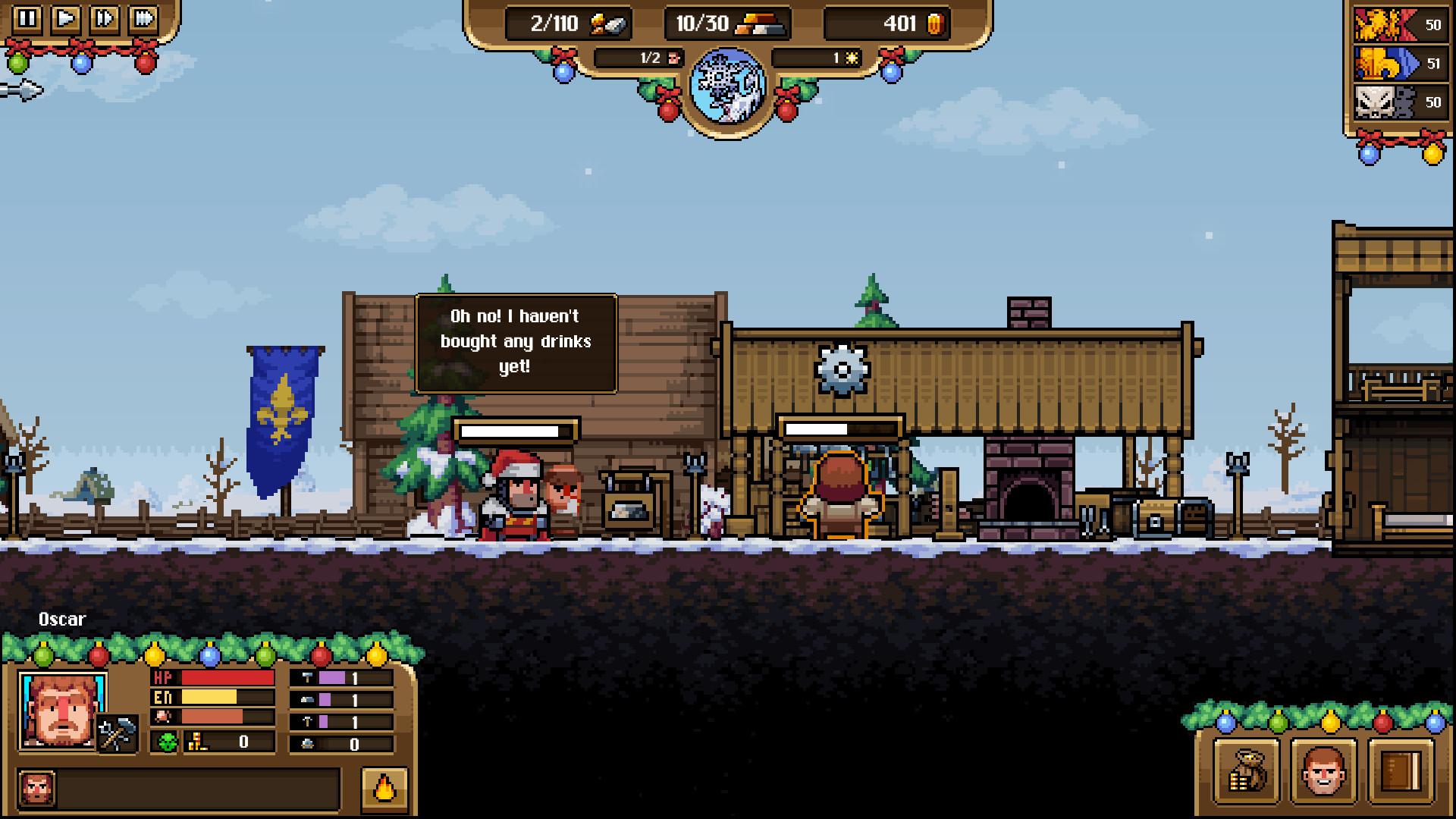Select normal game speed play icon

click(x=64, y=19)
